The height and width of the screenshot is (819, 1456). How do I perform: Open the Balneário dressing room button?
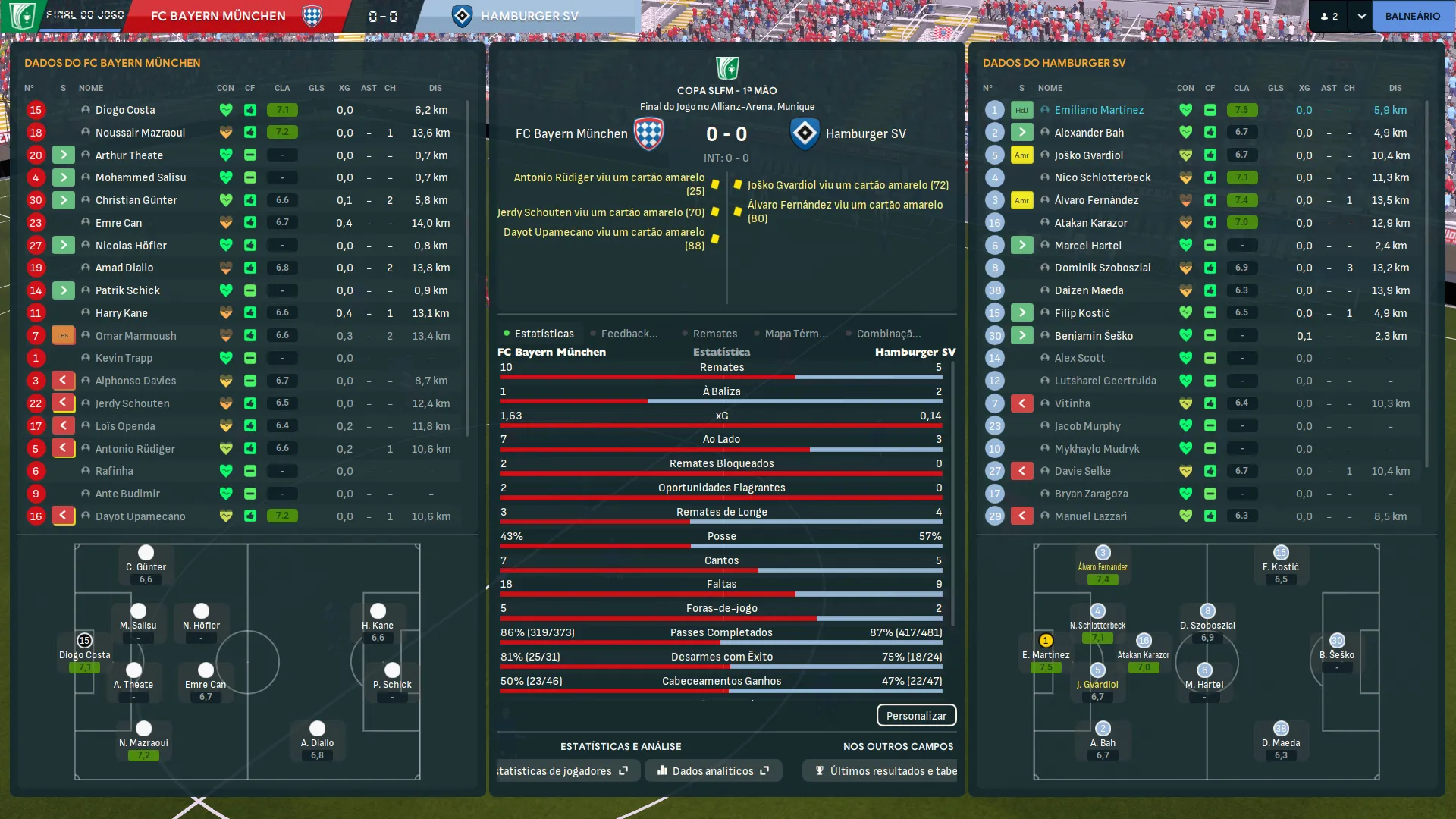point(1412,16)
